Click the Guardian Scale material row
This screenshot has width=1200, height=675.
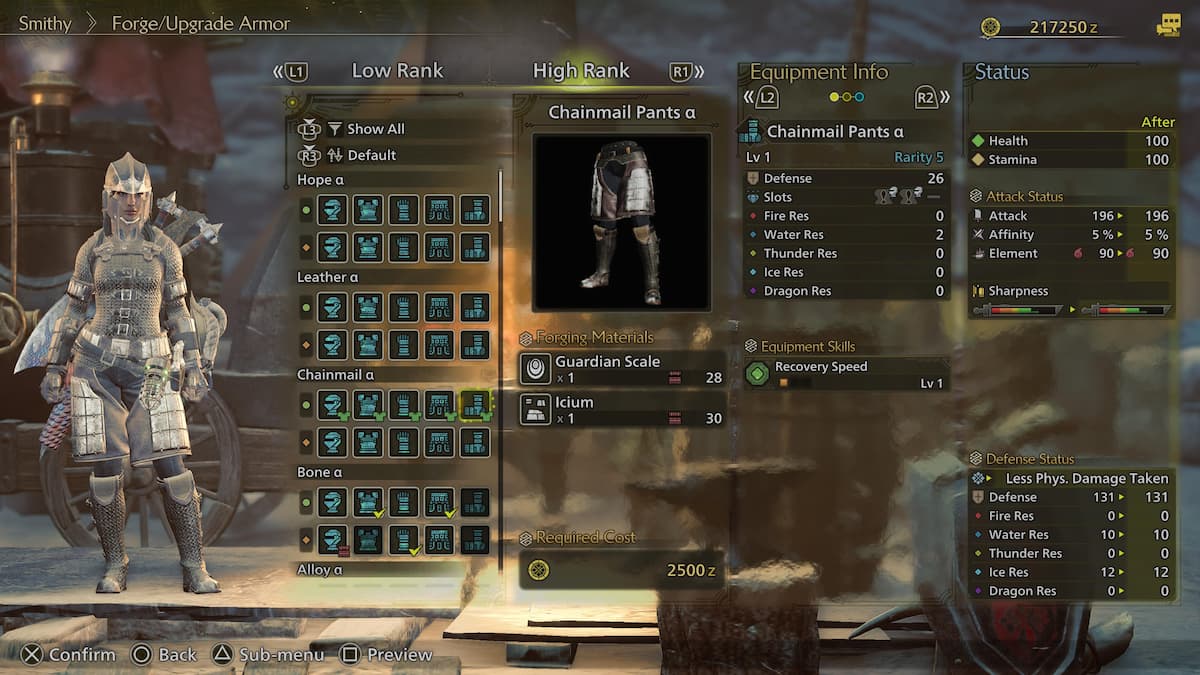pyautogui.click(x=621, y=369)
